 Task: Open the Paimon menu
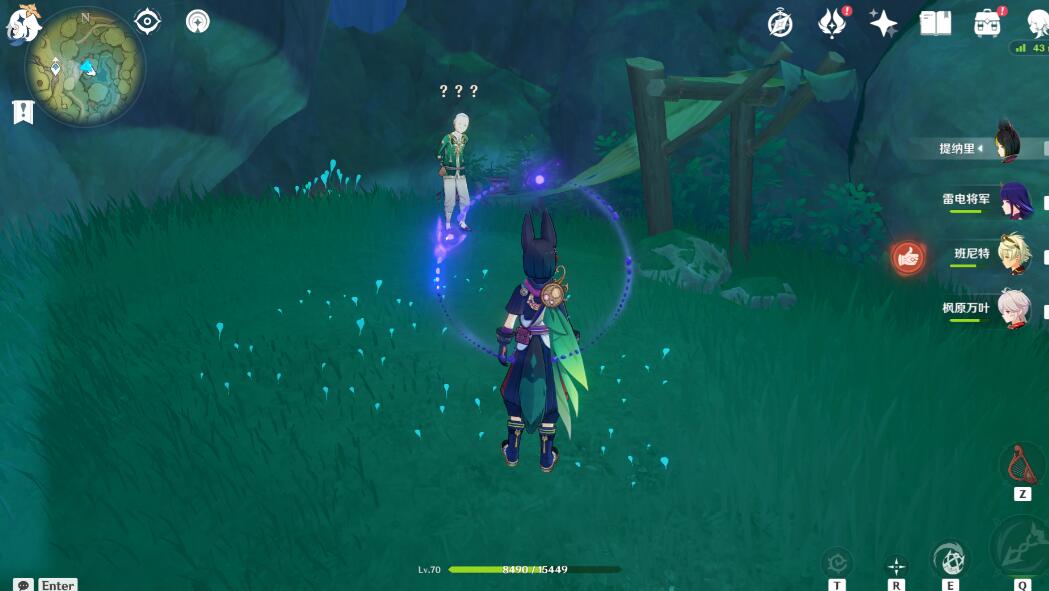tap(22, 22)
